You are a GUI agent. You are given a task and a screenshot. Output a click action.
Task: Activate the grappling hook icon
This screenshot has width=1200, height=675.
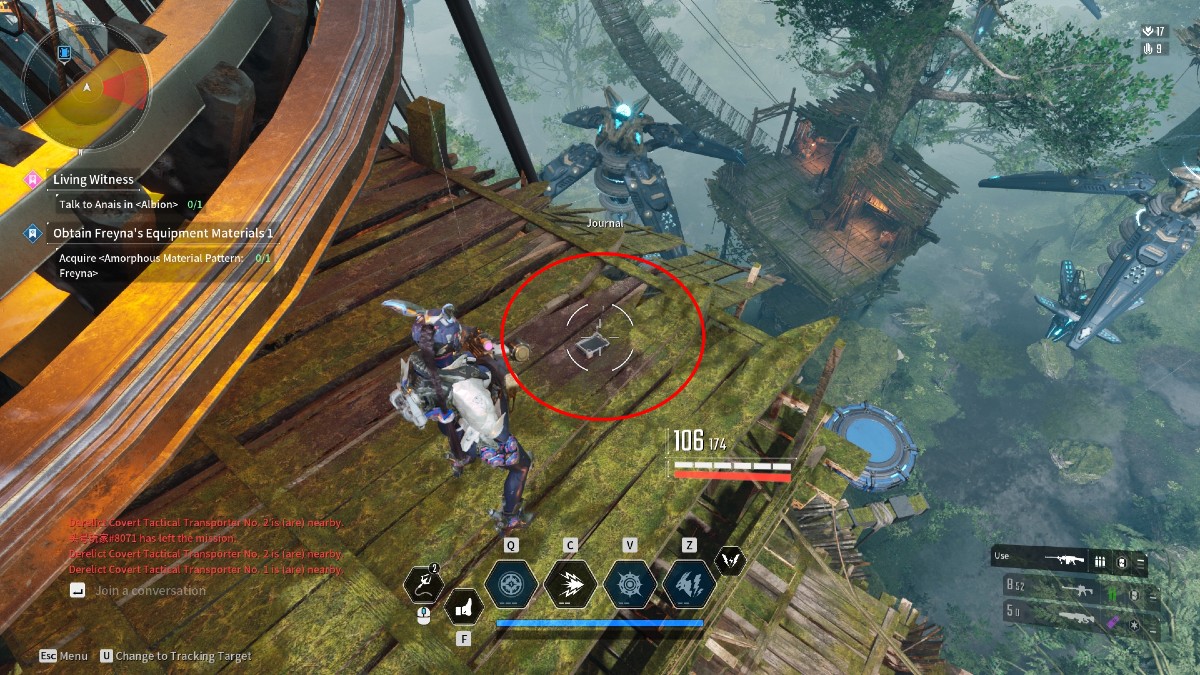tap(424, 586)
